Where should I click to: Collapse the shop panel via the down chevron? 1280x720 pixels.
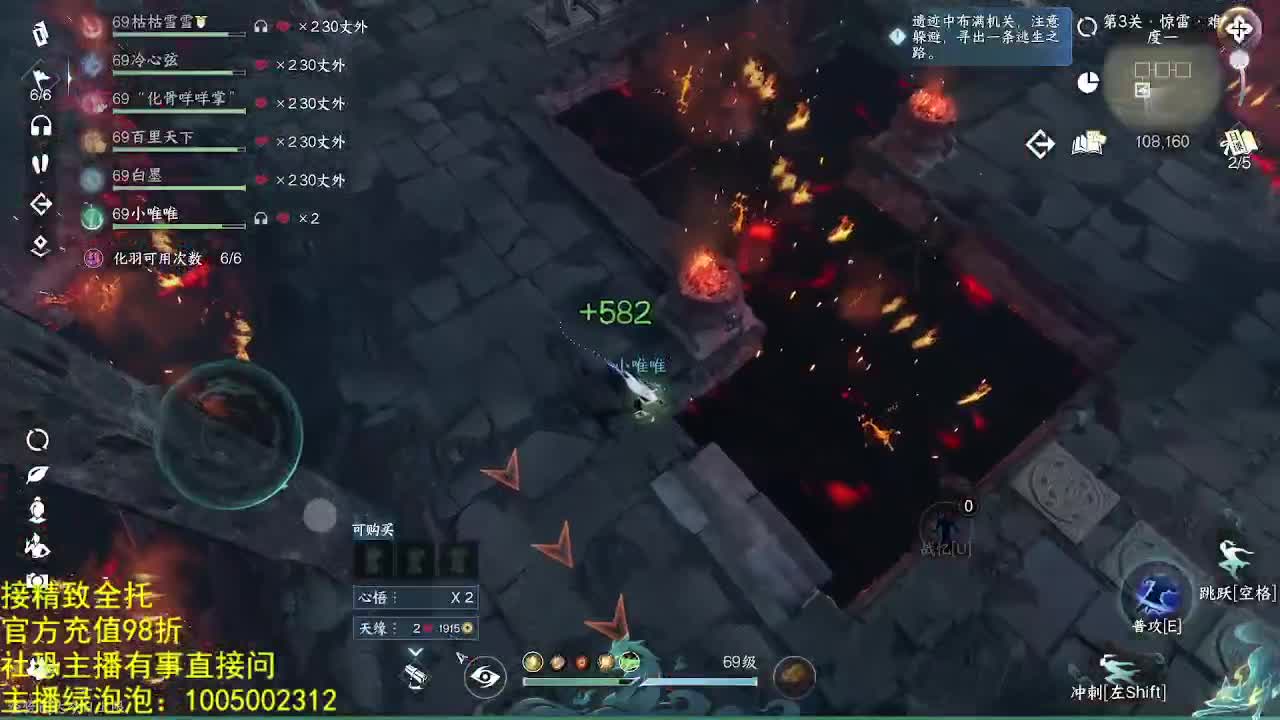[416, 650]
